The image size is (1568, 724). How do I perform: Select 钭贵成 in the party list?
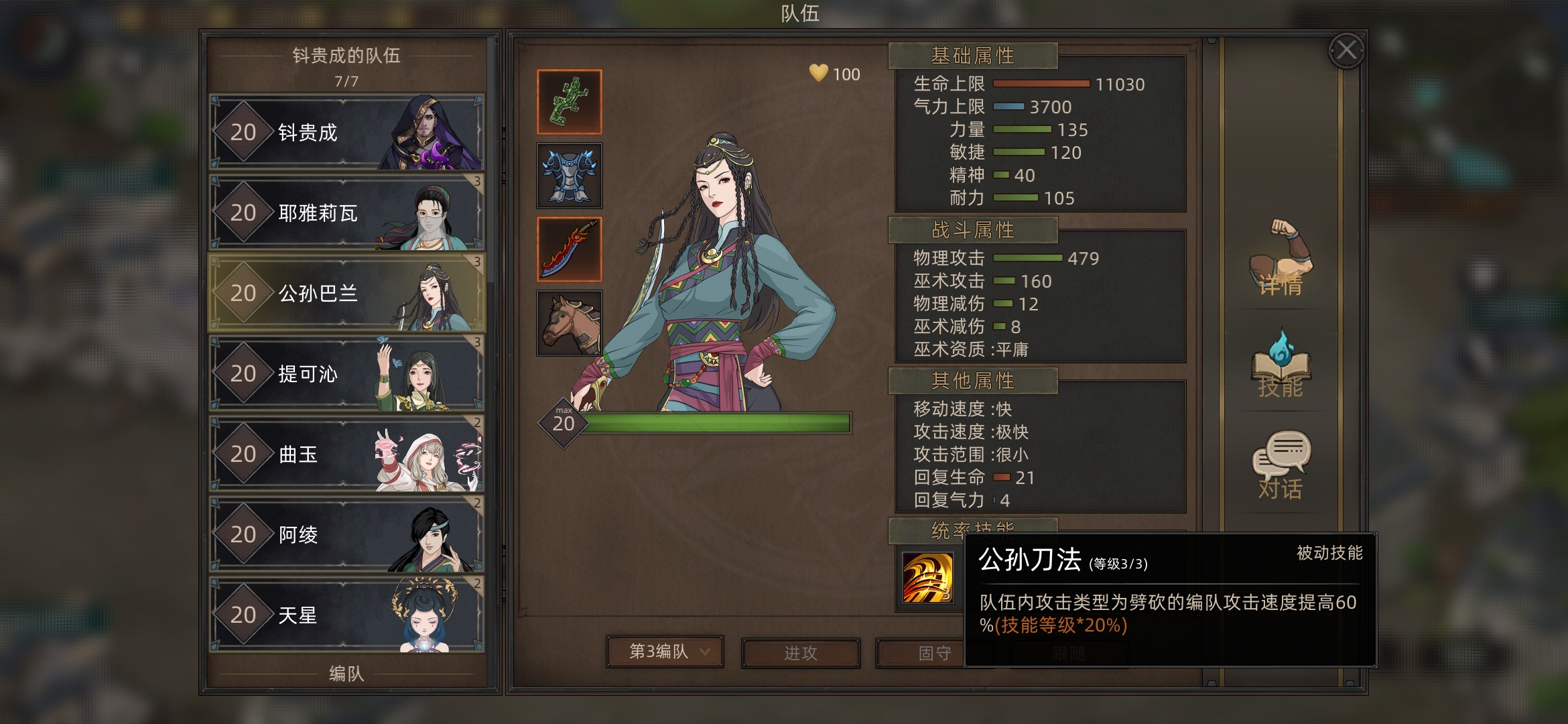tap(346, 132)
